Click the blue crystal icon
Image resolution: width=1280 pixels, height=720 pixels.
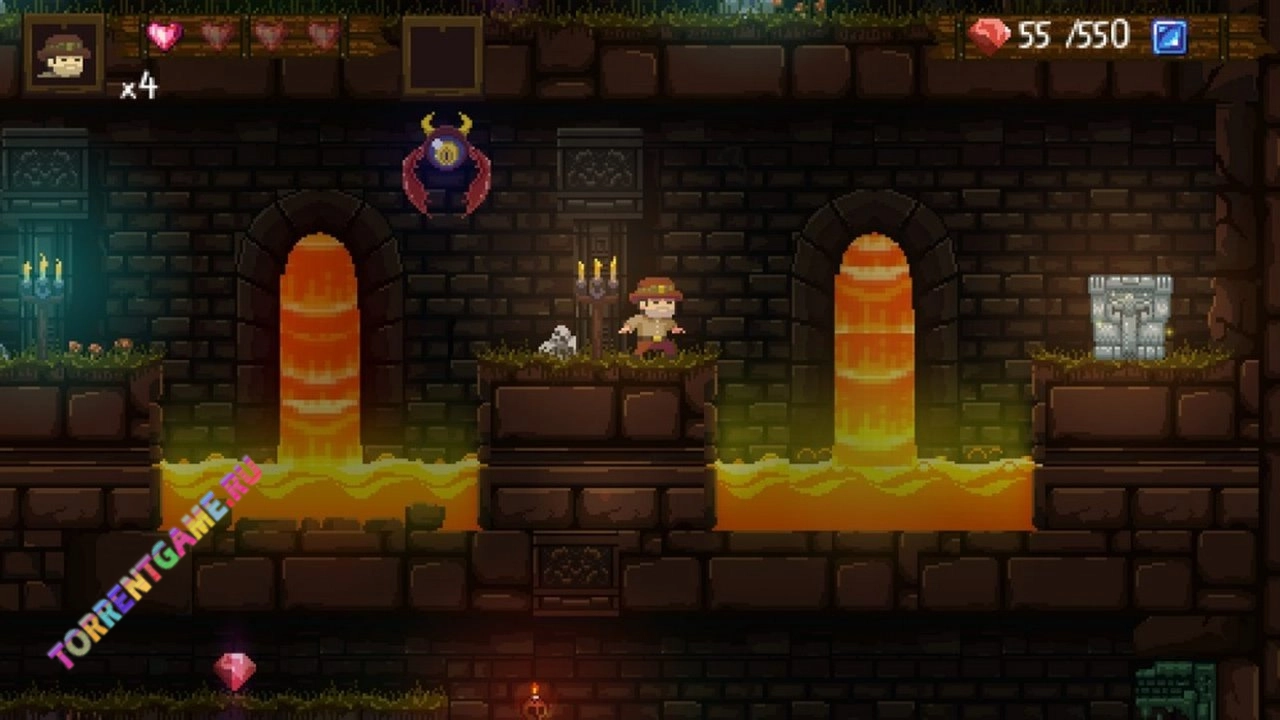click(x=1168, y=38)
